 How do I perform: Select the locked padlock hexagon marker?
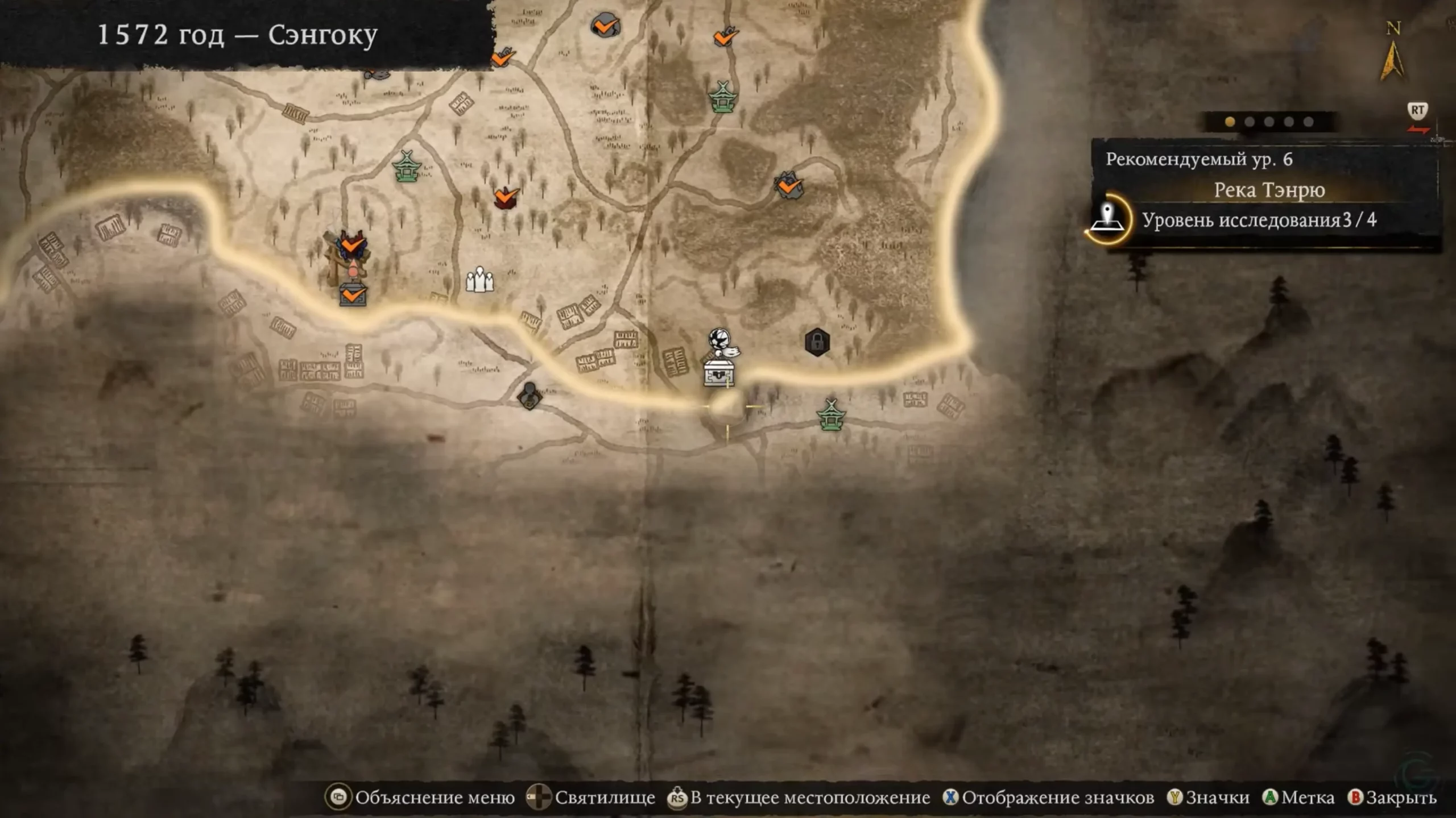(x=817, y=342)
